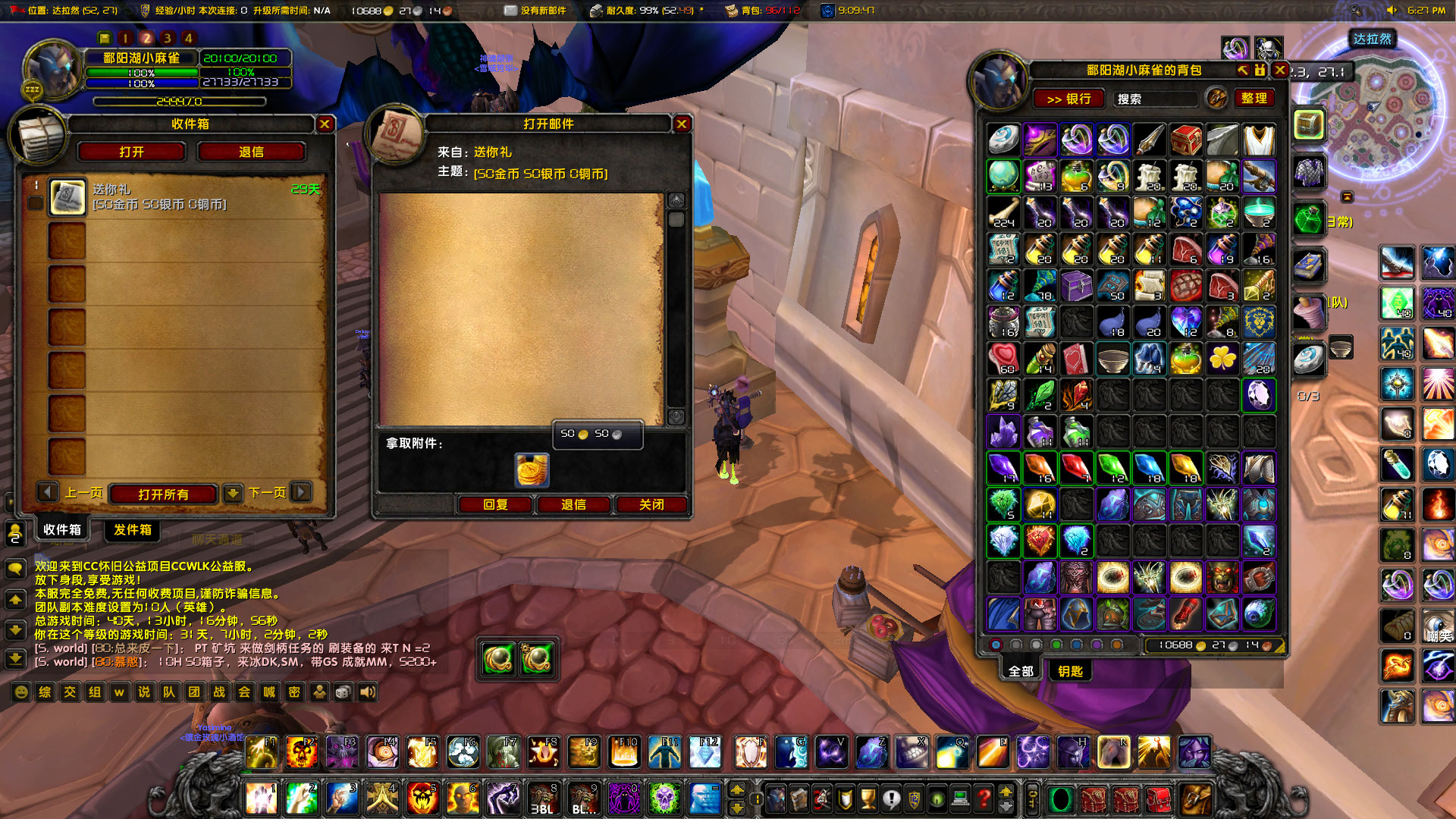Click 打开所有 to open all mail

point(164,493)
